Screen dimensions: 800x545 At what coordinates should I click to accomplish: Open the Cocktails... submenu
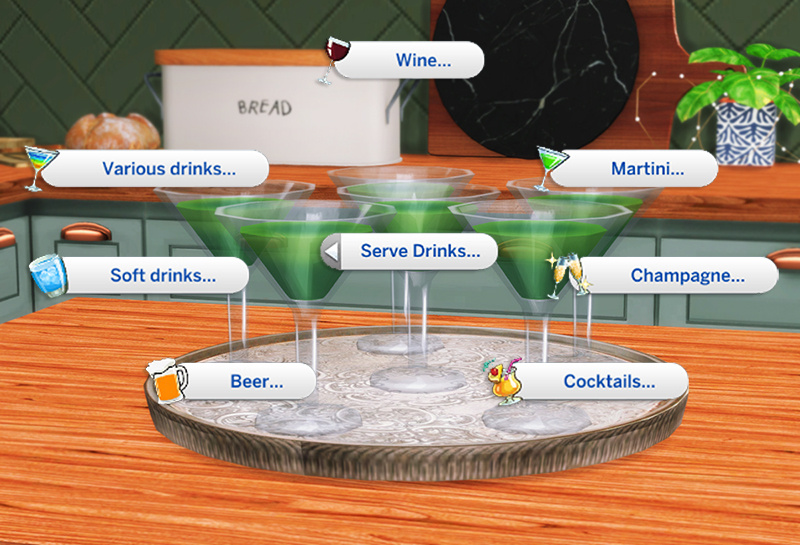pos(608,380)
